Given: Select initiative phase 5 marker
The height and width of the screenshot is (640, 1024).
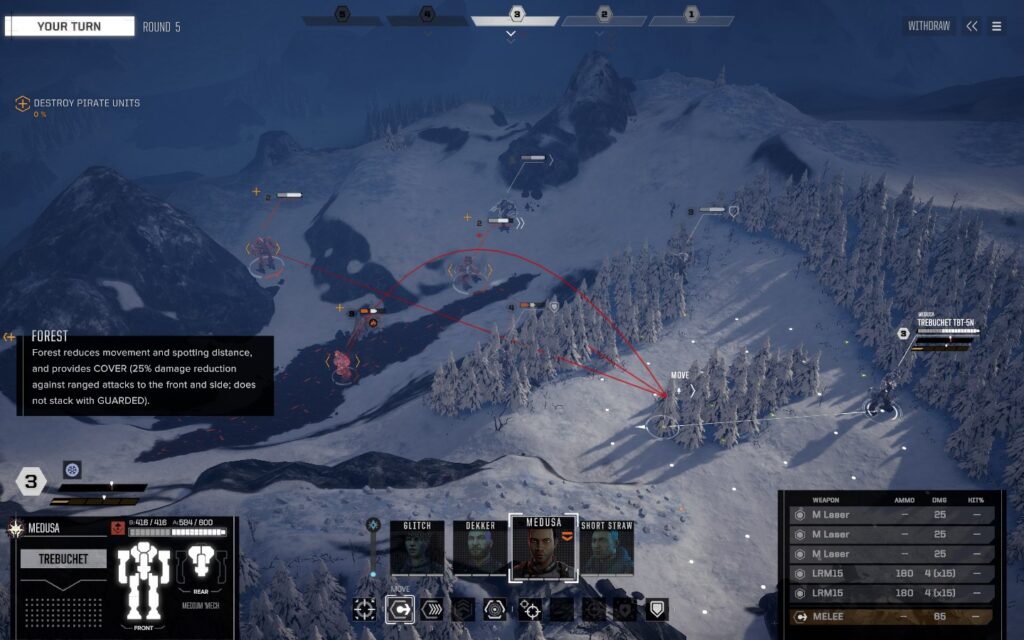Looking at the screenshot, I should click(342, 15).
